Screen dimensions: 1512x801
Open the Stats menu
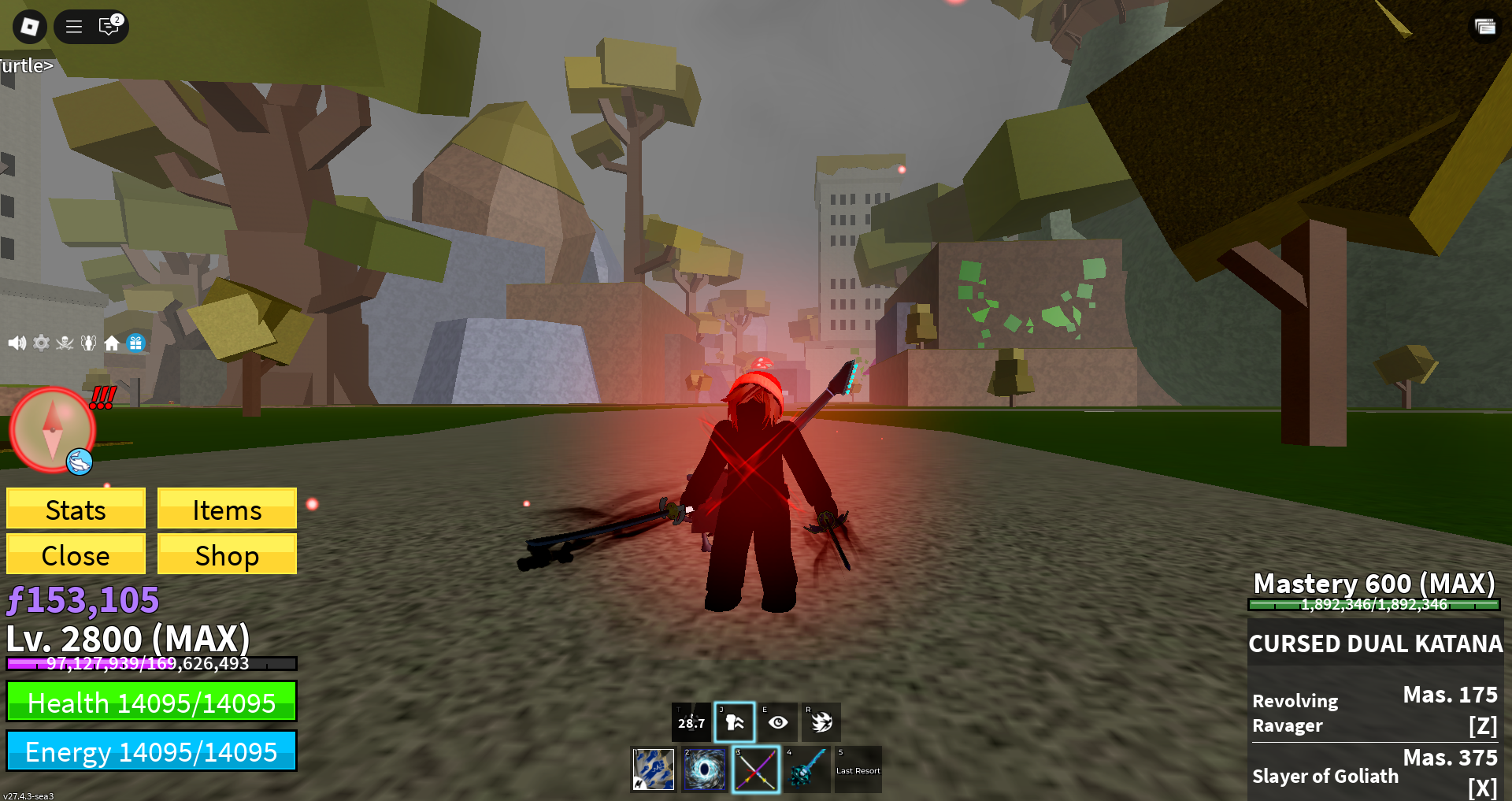click(76, 510)
